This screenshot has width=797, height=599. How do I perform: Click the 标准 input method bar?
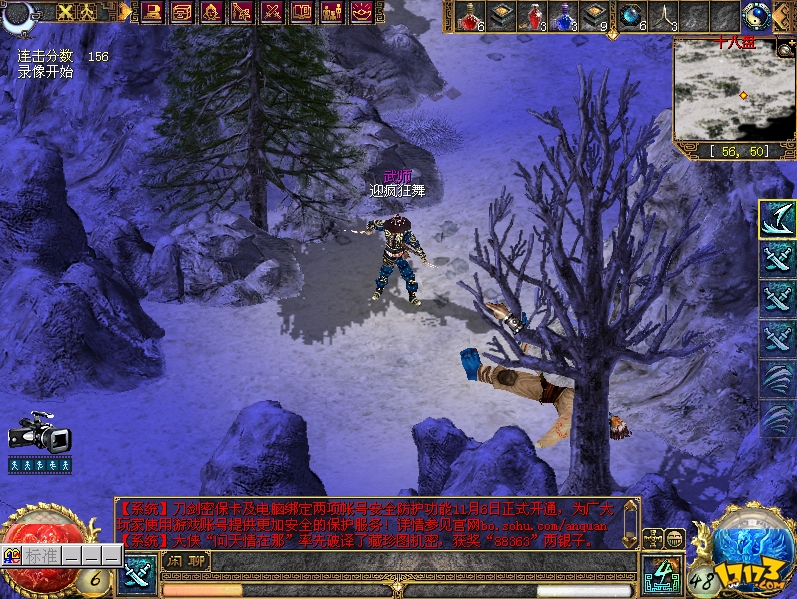(x=42, y=556)
